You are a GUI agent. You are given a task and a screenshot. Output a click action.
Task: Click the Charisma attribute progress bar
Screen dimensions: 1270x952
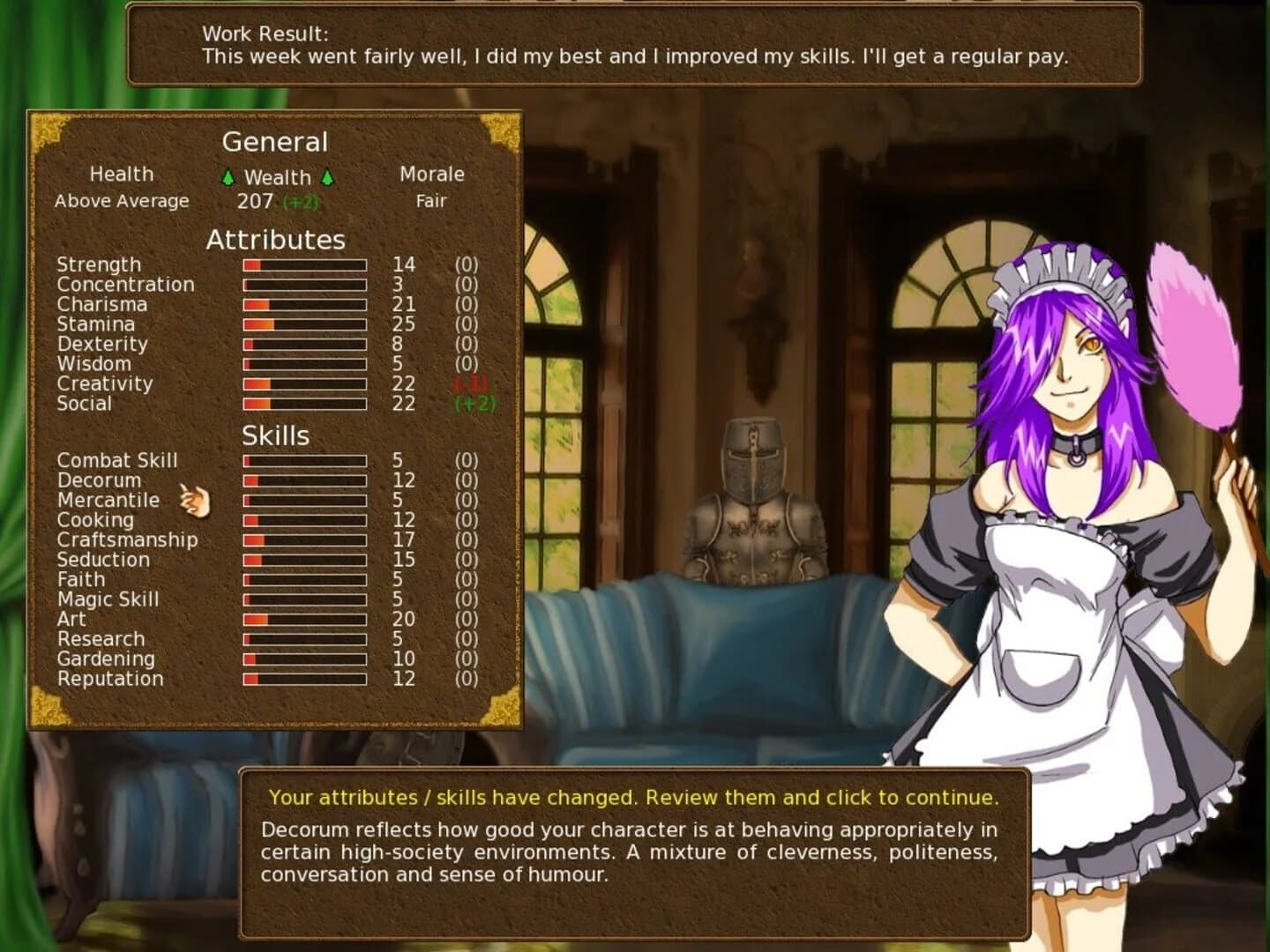[303, 305]
